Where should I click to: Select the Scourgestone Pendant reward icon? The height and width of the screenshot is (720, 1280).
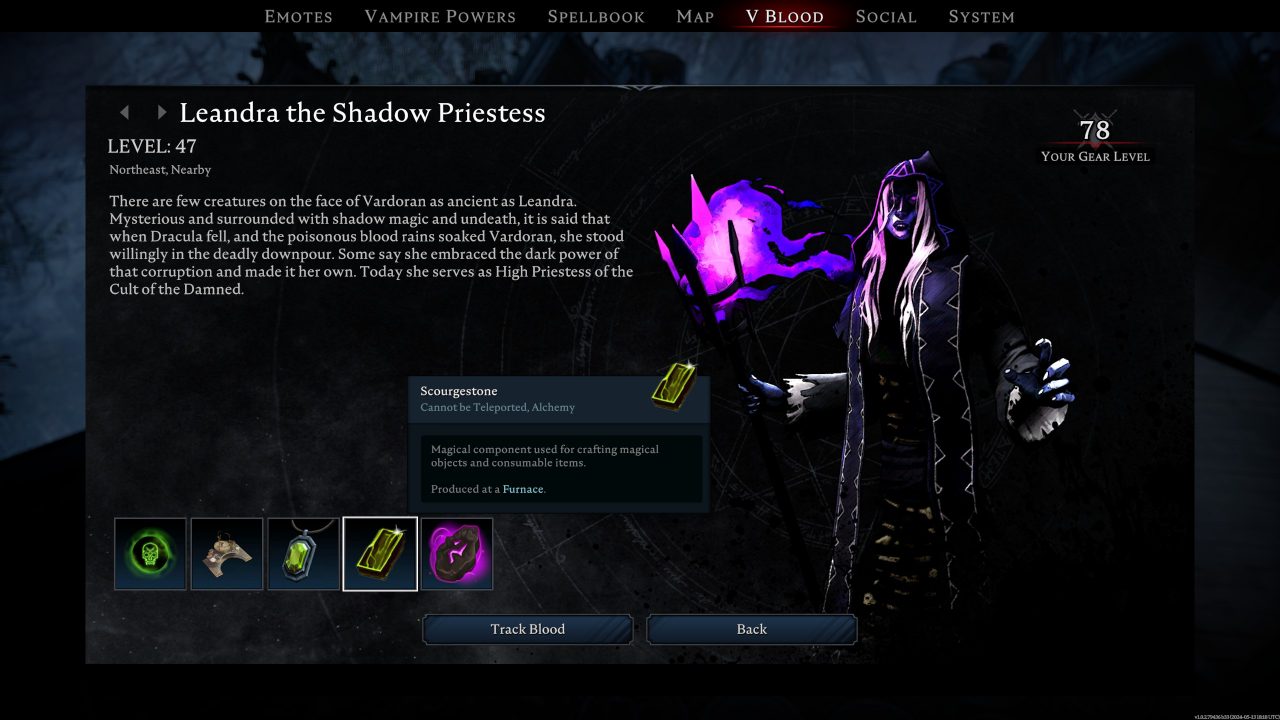[303, 554]
